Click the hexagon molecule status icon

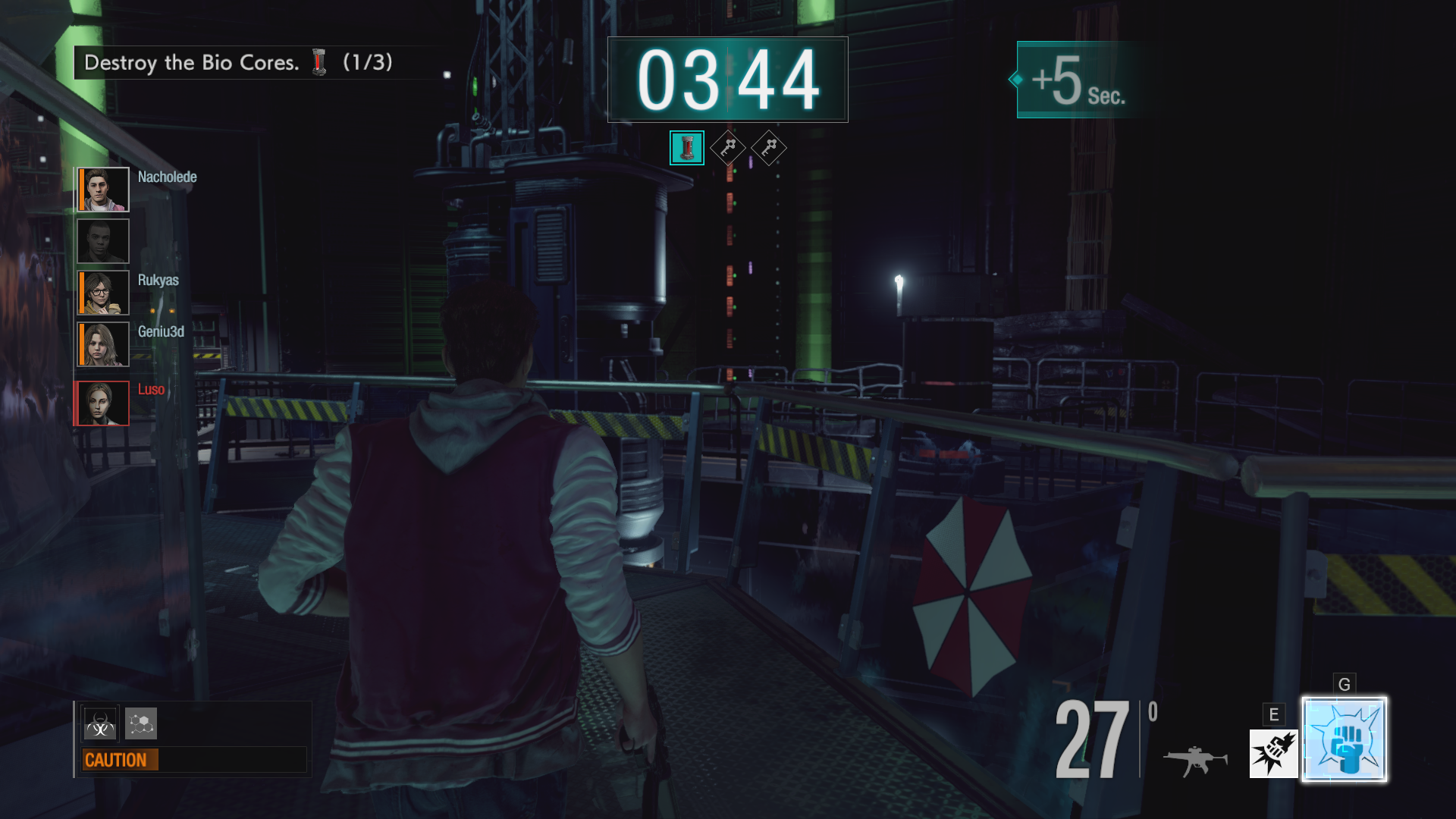pos(141,723)
